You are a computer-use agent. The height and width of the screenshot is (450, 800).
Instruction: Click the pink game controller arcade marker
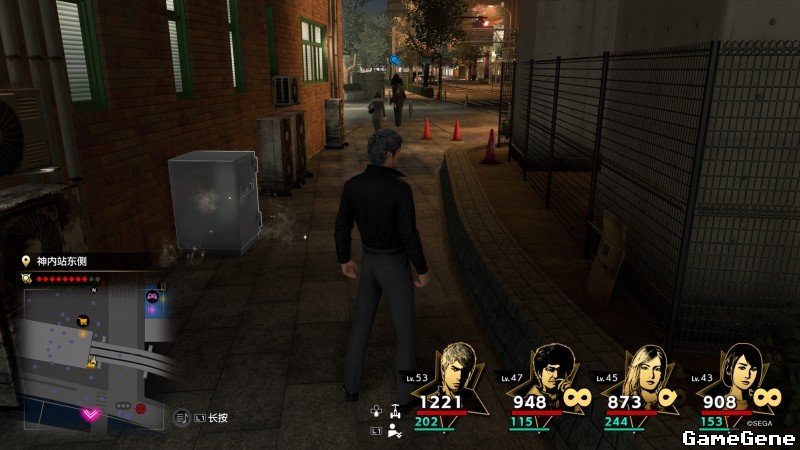point(152,296)
